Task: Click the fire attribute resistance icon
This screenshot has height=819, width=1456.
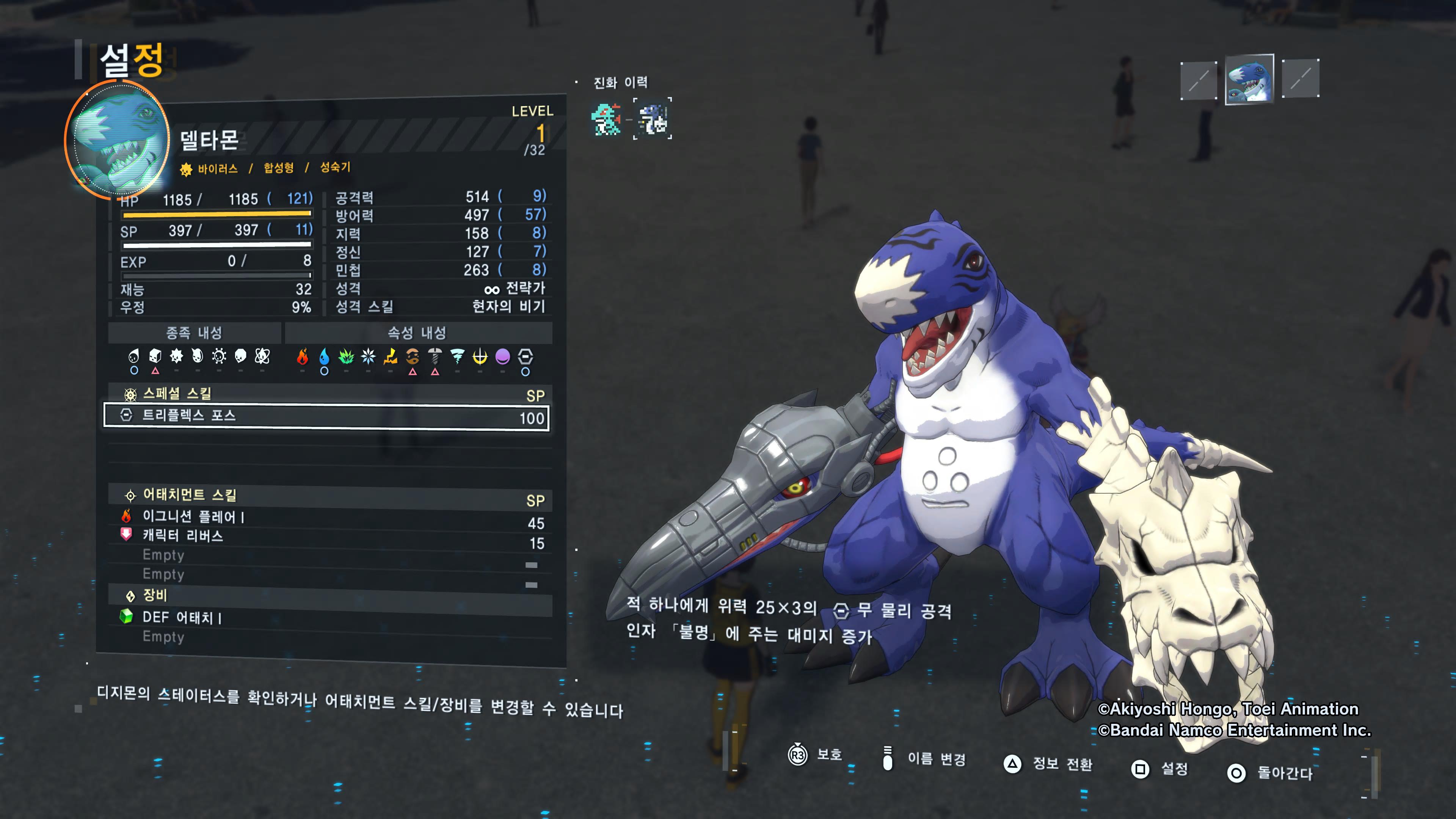Action: click(x=303, y=357)
